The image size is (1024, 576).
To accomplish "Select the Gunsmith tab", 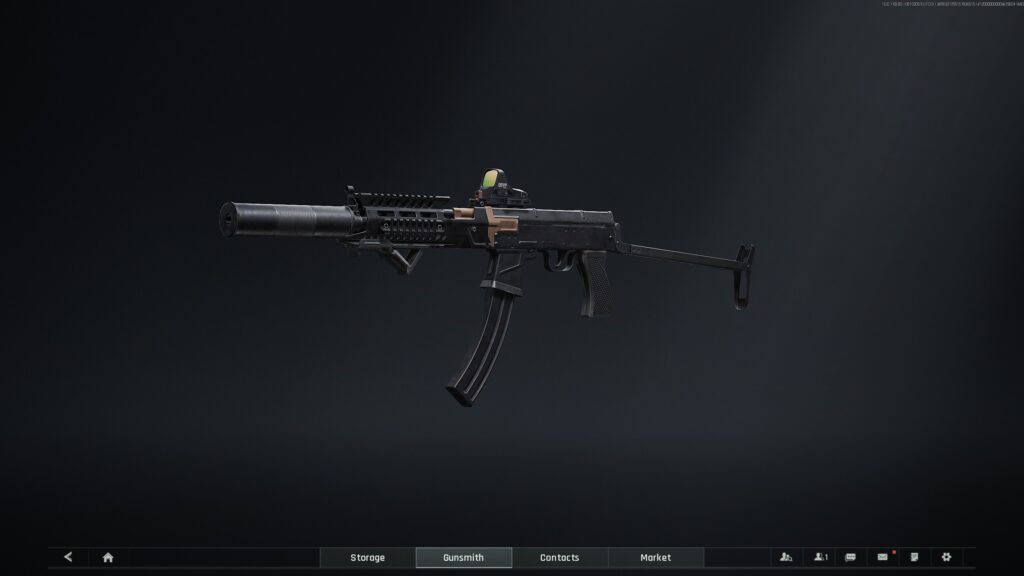I will 463,557.
